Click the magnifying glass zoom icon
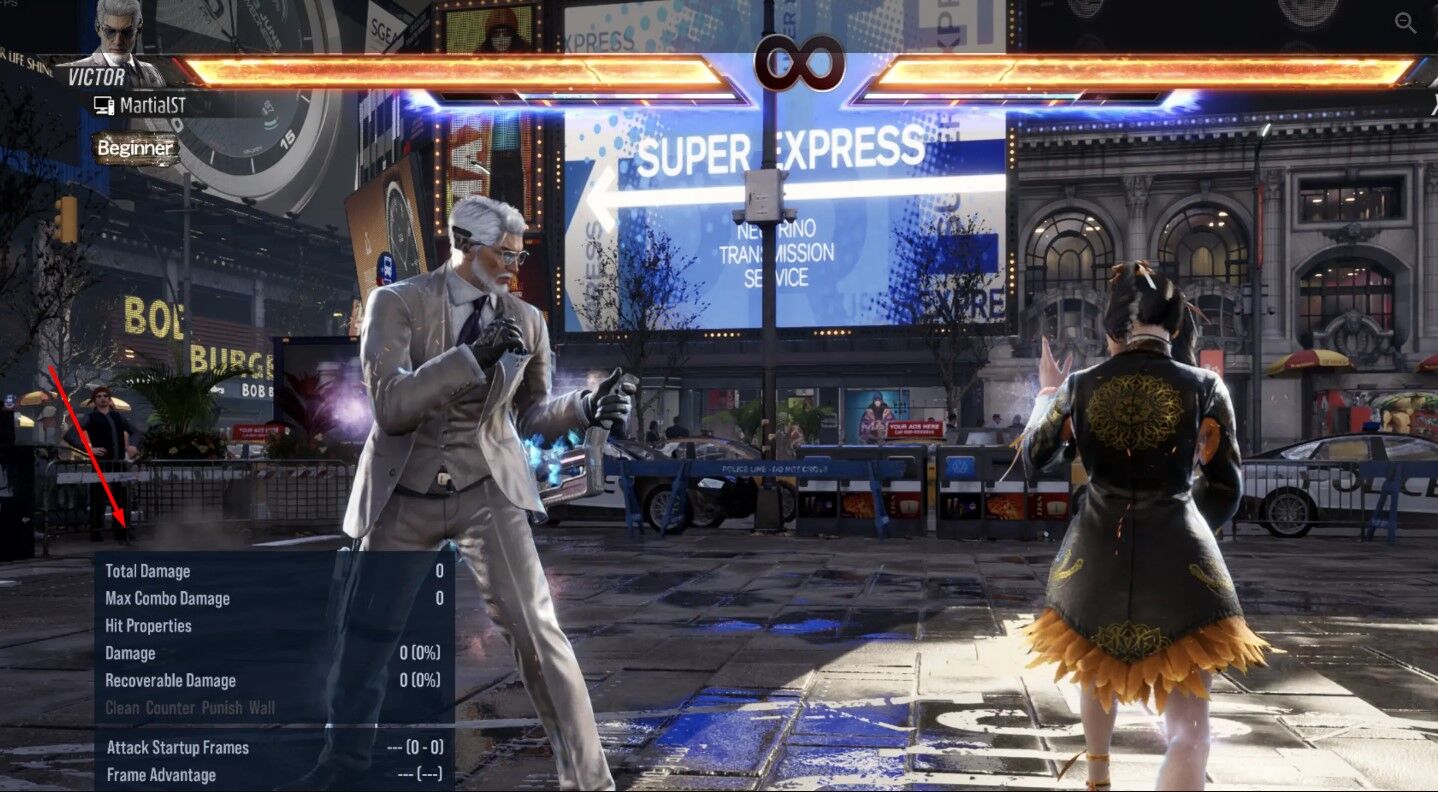The height and width of the screenshot is (792, 1438). coord(1406,23)
